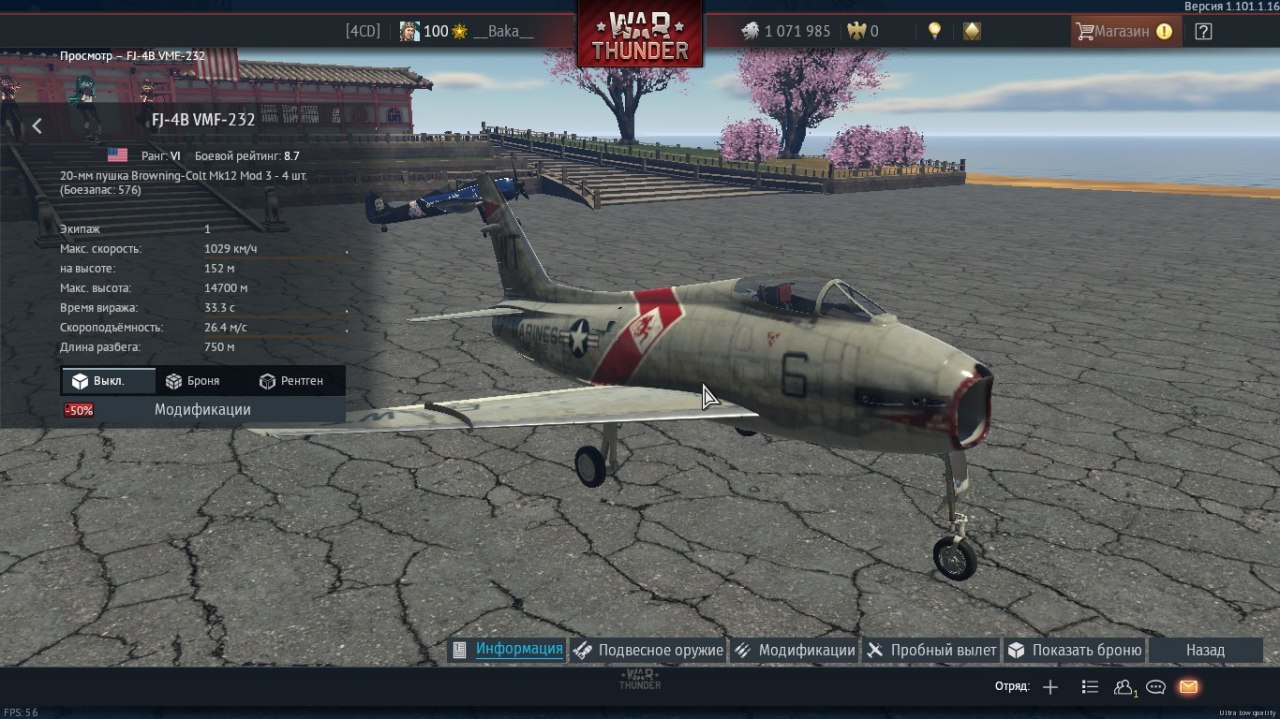
Task: Open the Магазин shop
Action: (x=1123, y=31)
